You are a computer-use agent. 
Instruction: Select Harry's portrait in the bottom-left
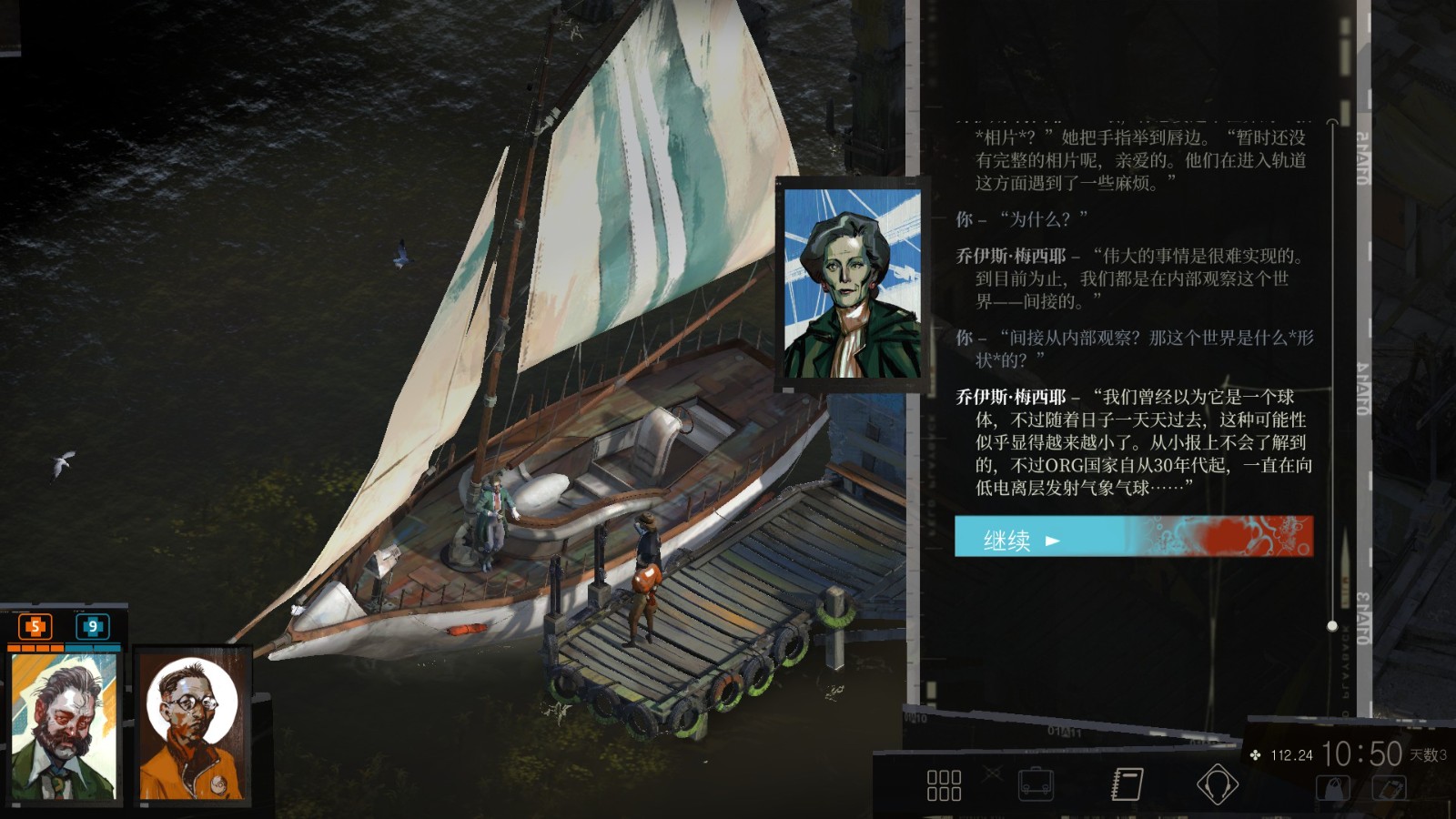tap(62, 728)
